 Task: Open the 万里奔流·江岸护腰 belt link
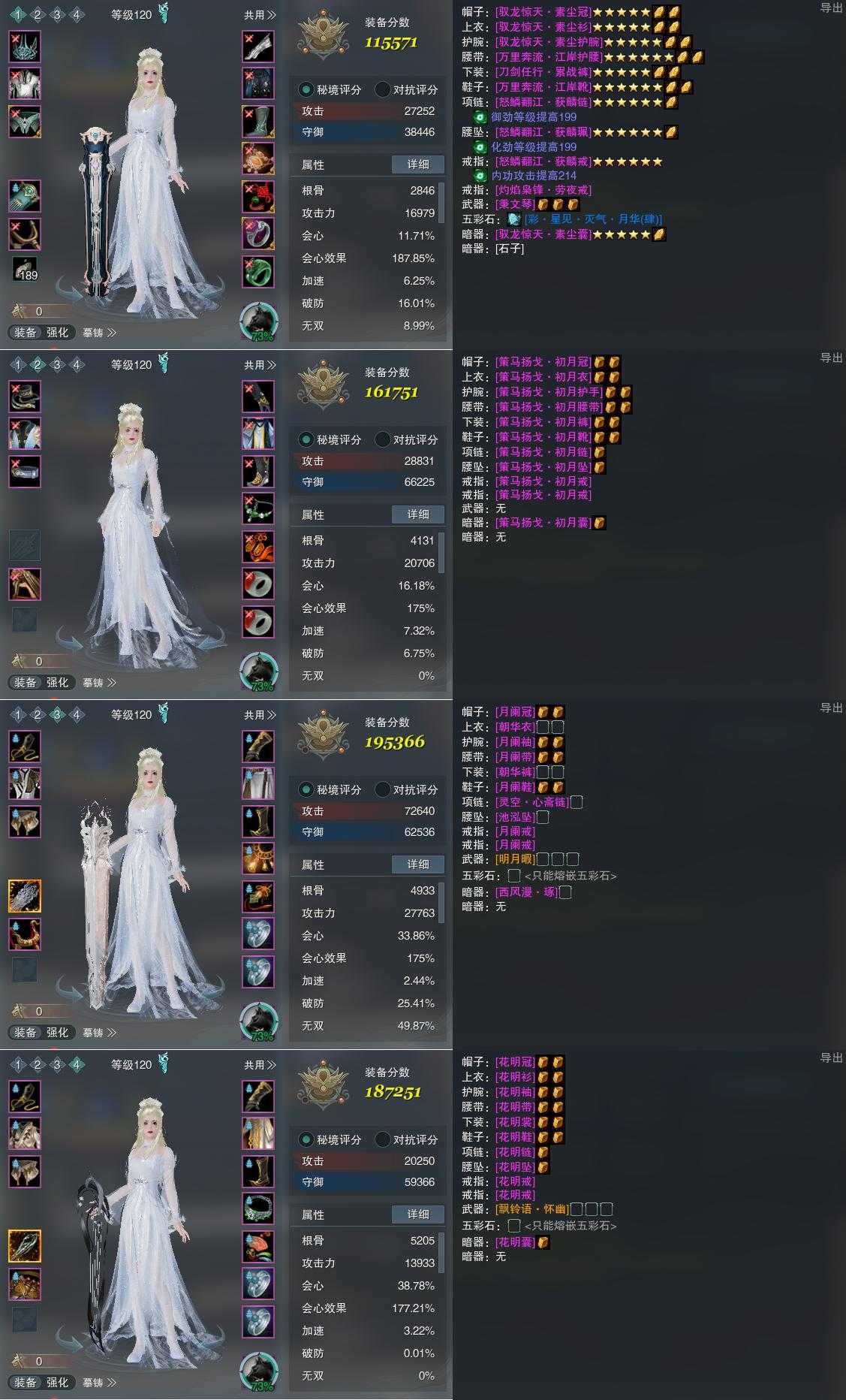pos(549,57)
